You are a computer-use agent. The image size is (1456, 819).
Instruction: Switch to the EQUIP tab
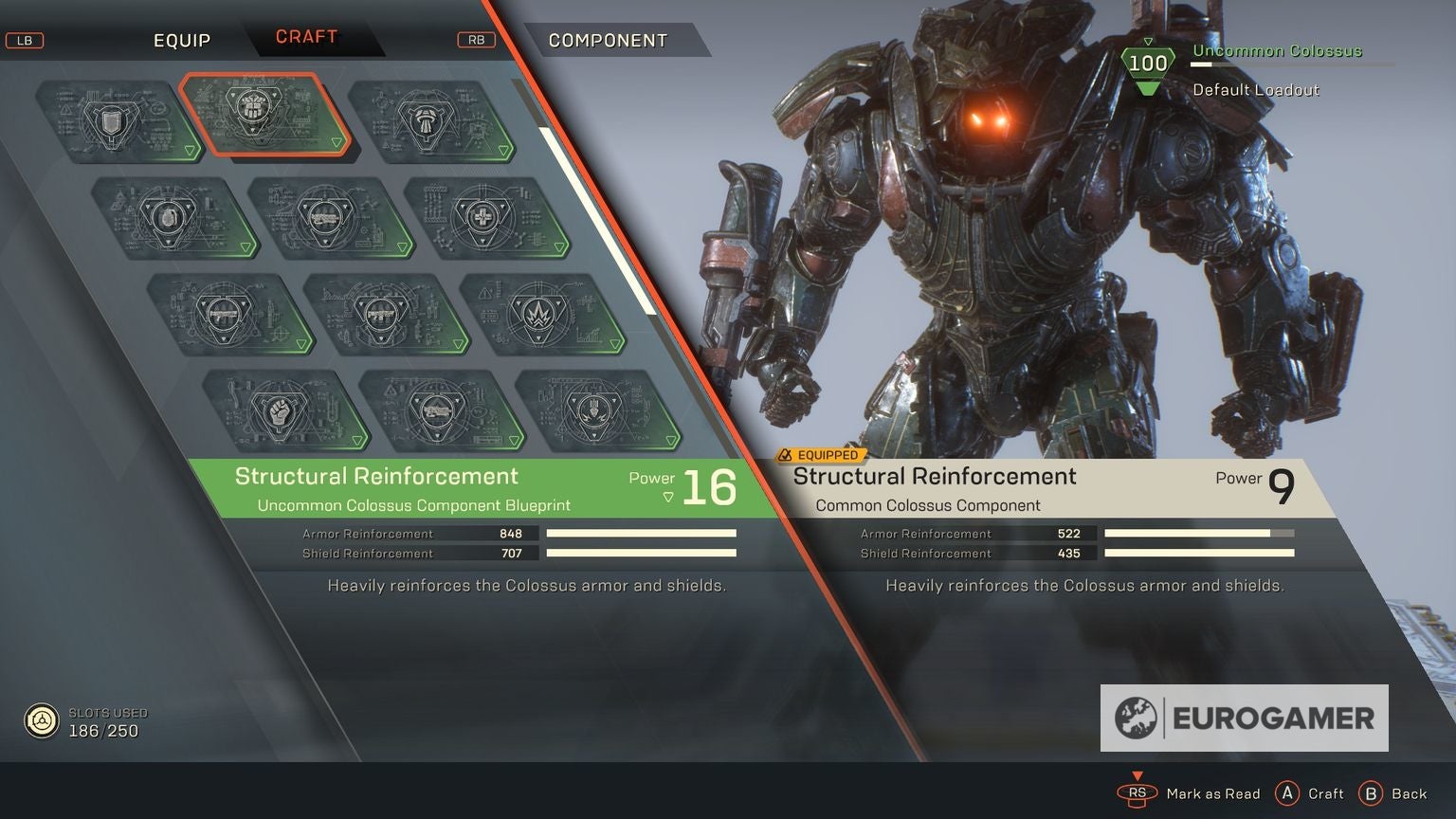point(182,40)
